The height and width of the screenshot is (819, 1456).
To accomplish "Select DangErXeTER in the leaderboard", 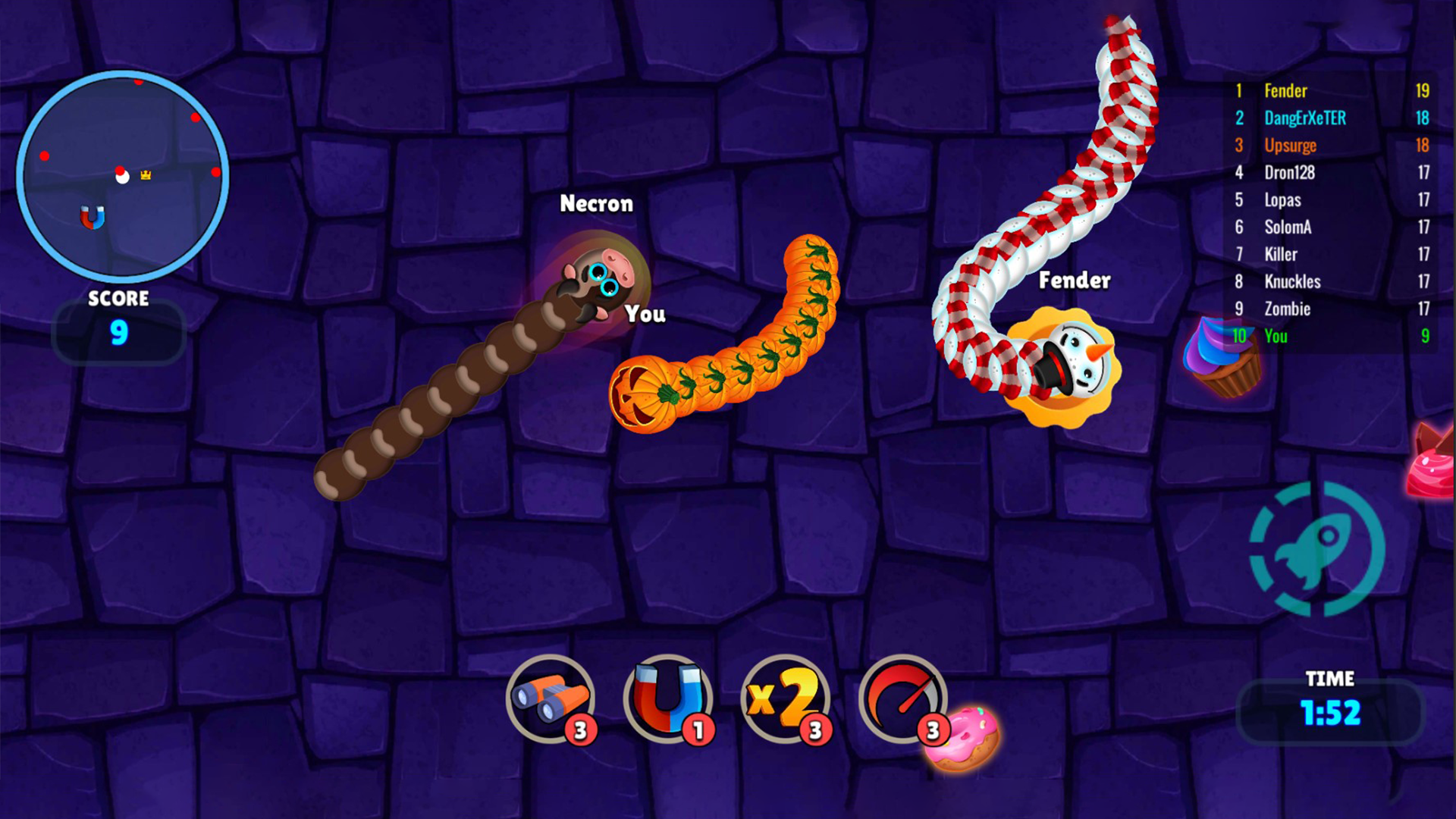I will point(1331,118).
